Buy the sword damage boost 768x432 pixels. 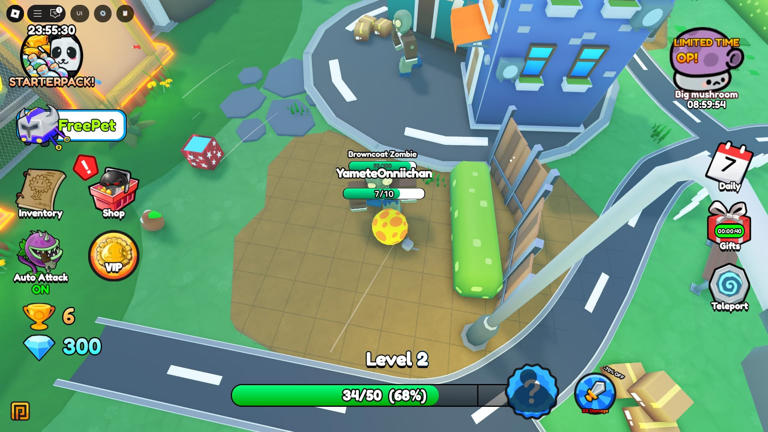click(x=594, y=393)
